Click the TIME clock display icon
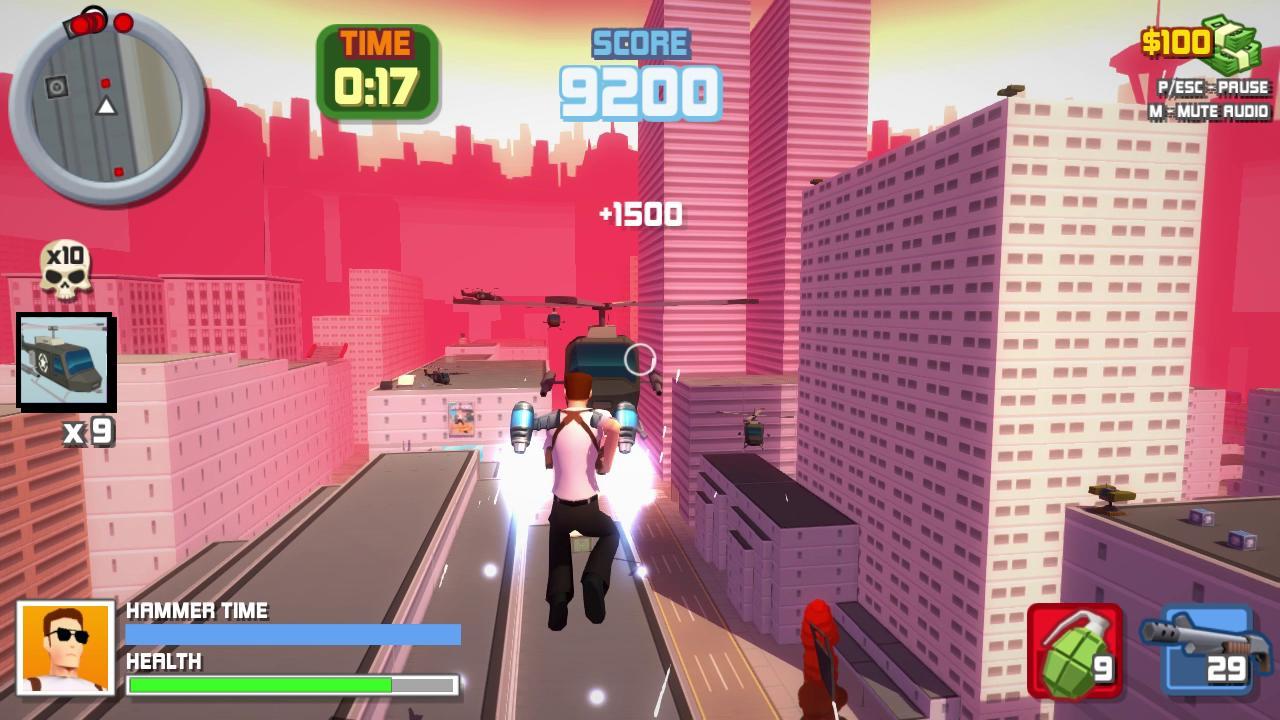The width and height of the screenshot is (1280, 720). click(x=375, y=63)
